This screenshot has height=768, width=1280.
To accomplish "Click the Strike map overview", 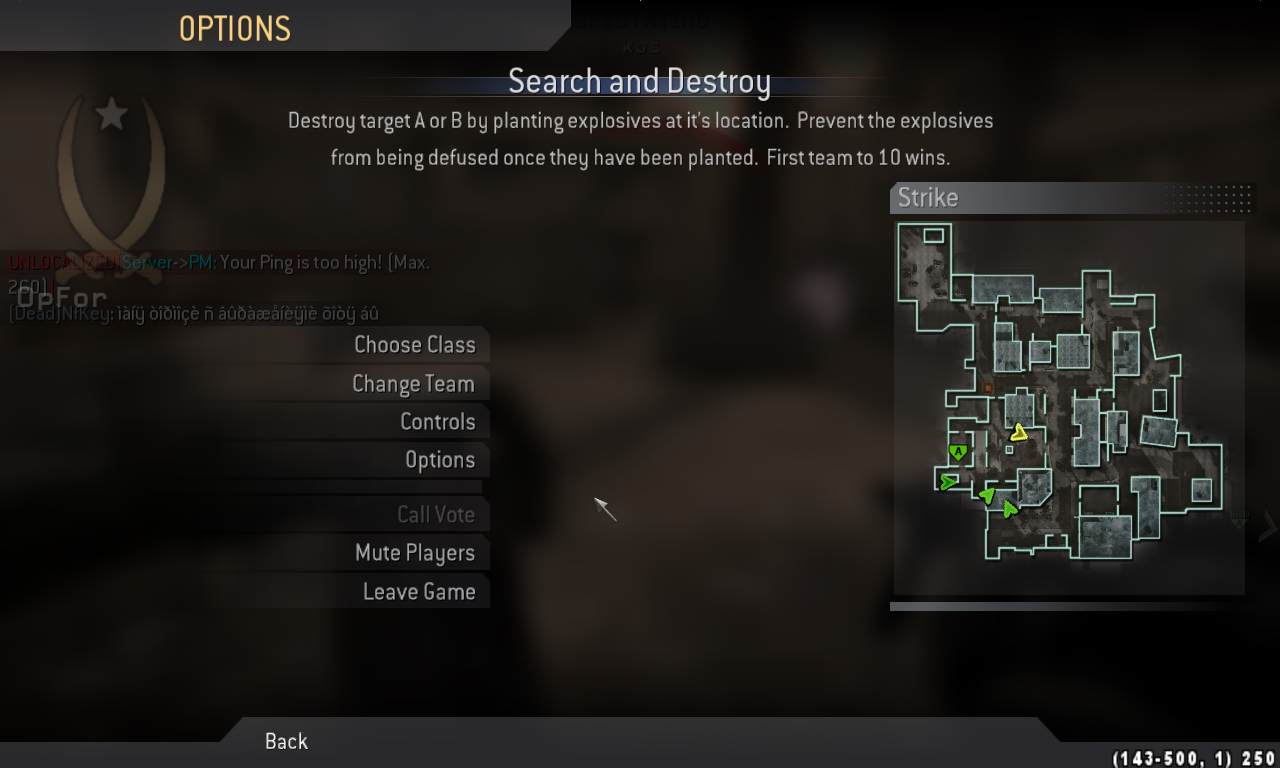I will tap(1068, 407).
